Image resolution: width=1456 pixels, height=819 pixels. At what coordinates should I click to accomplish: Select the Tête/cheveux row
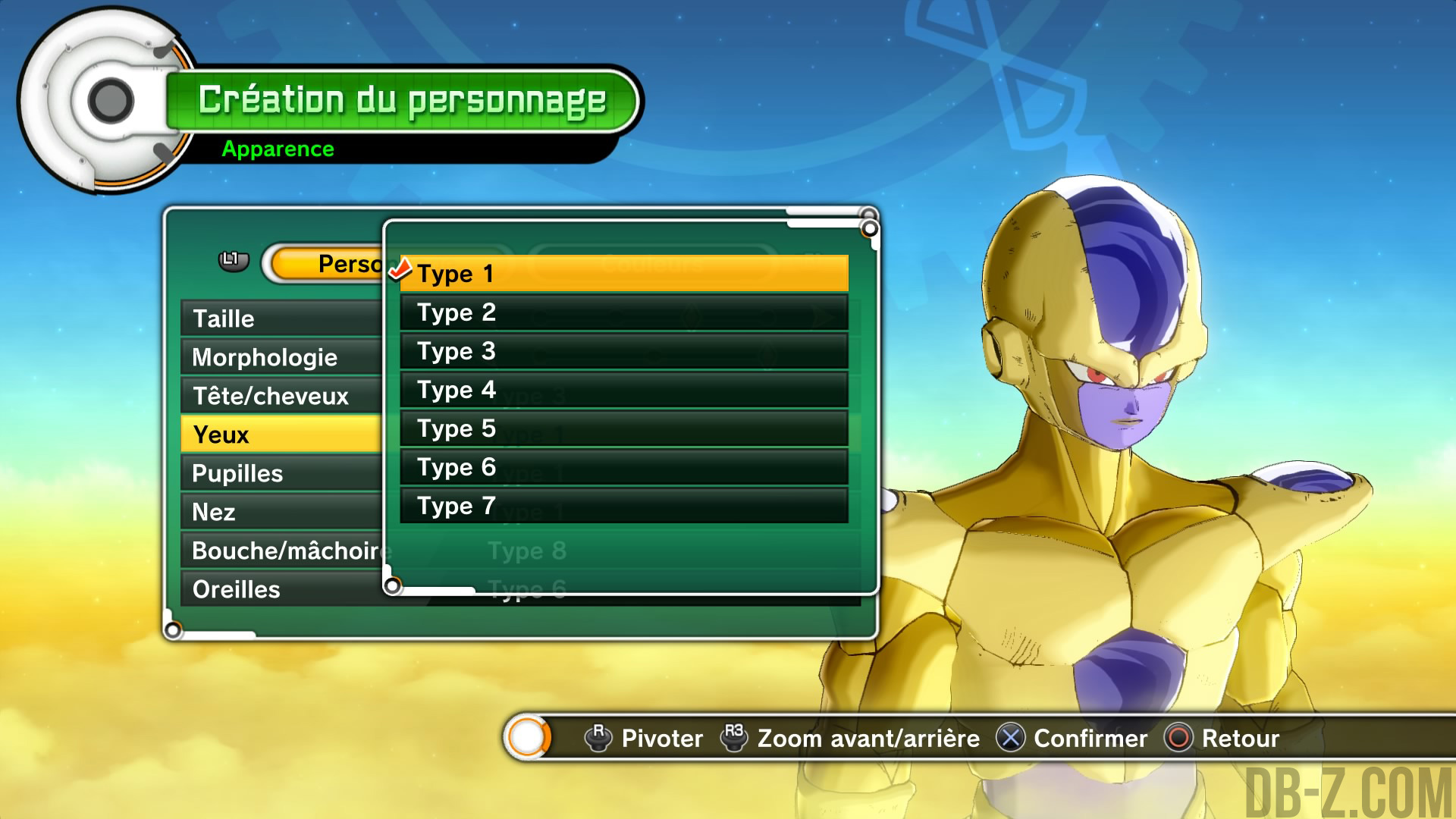(281, 396)
